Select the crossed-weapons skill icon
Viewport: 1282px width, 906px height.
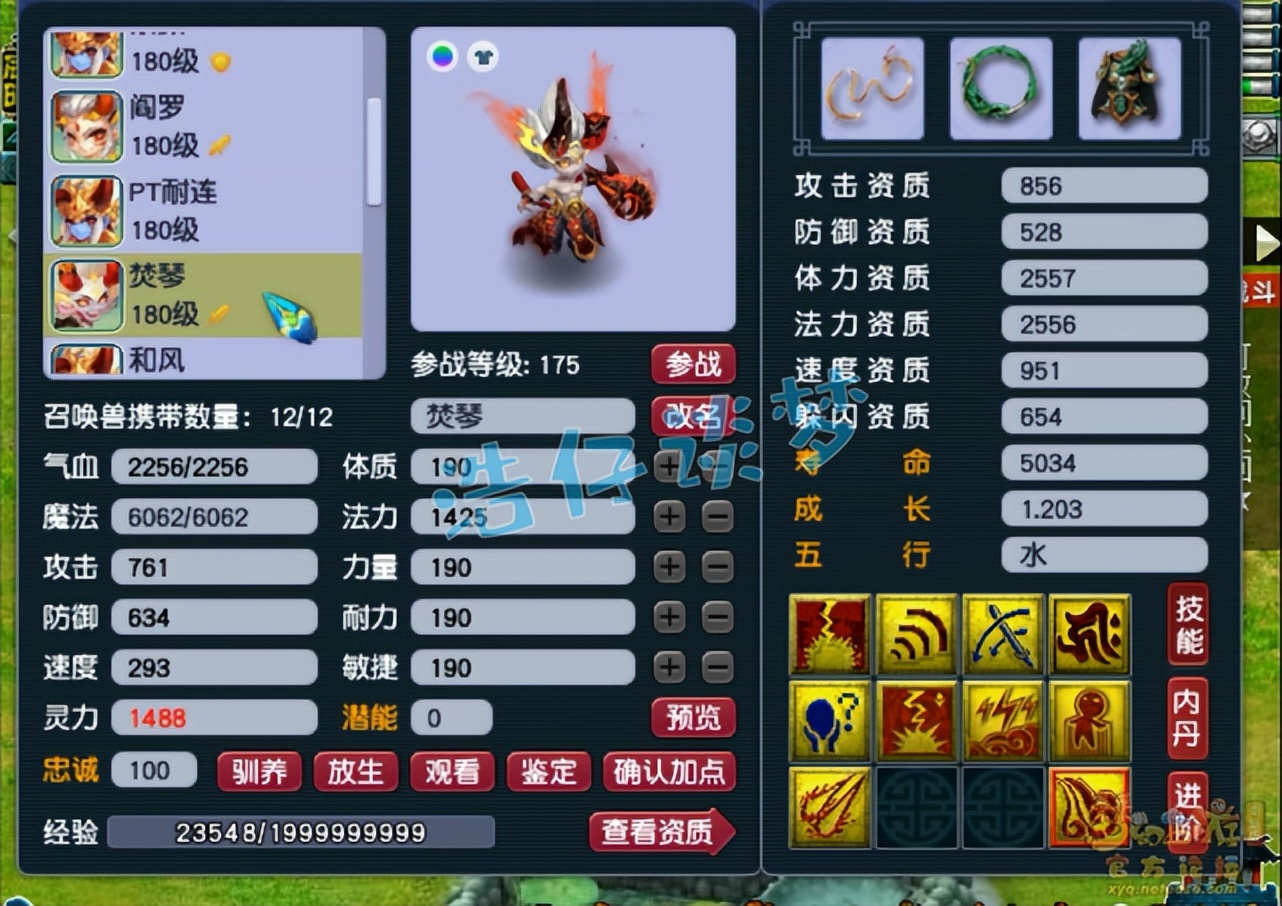click(x=1003, y=630)
